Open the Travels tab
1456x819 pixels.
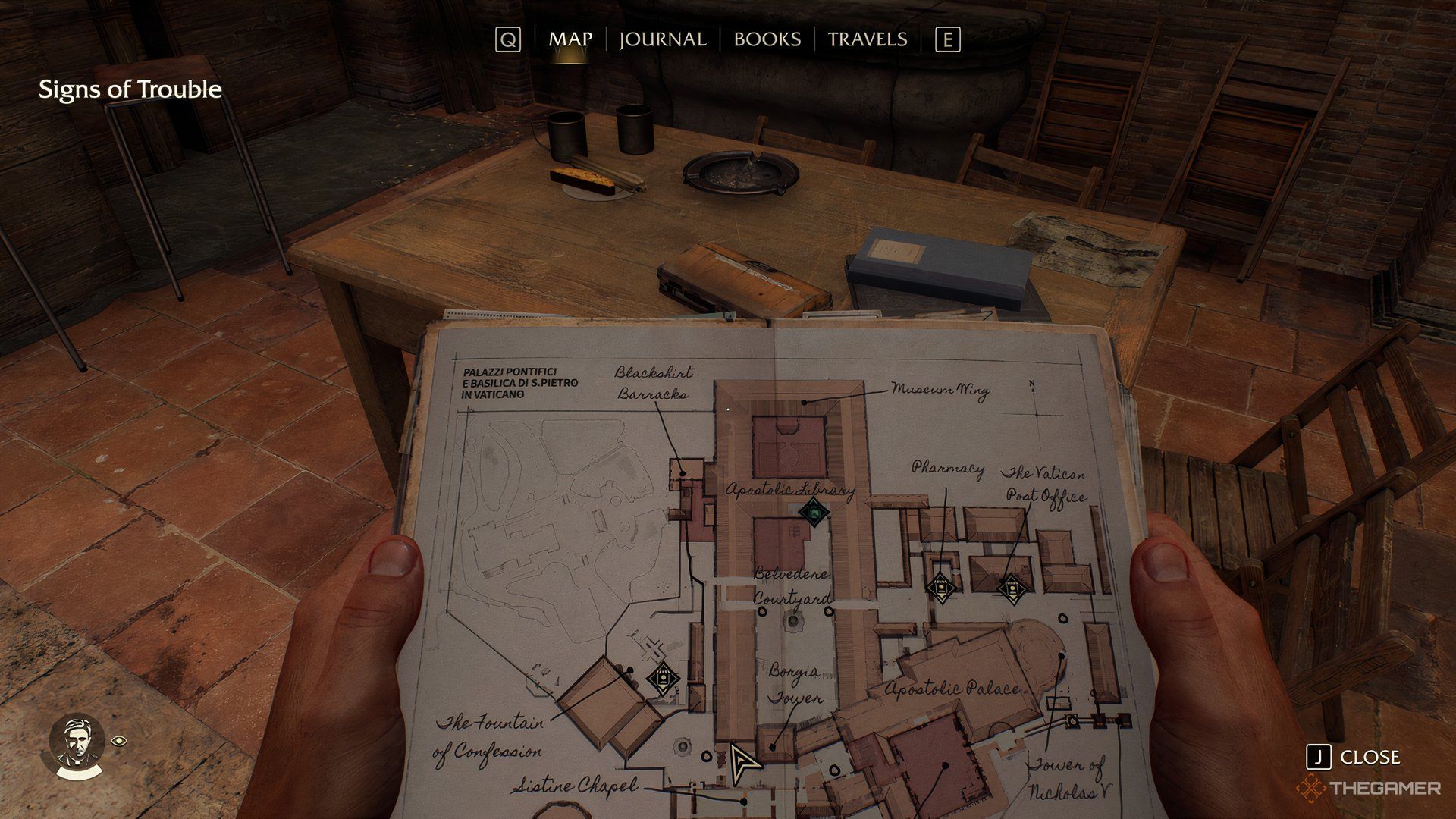click(x=867, y=39)
